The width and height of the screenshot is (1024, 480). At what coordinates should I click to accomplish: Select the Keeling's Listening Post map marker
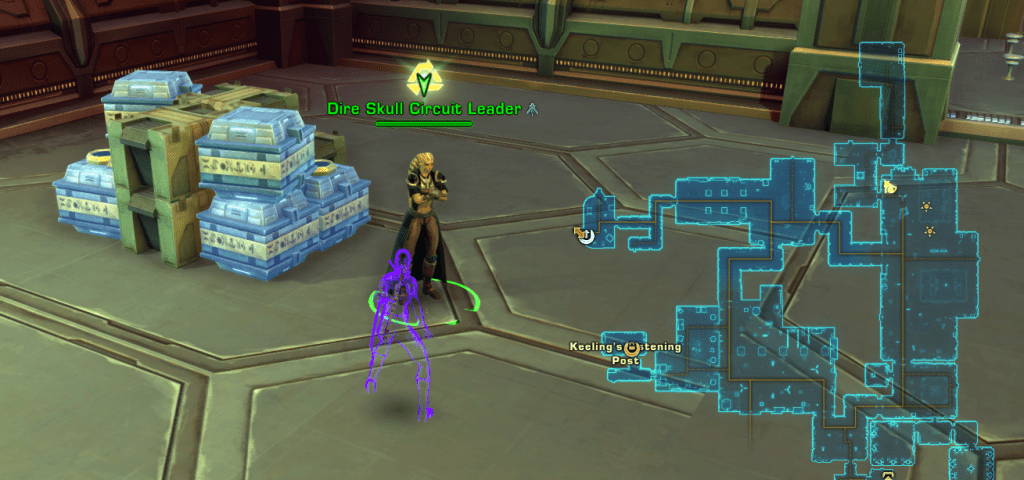click(631, 348)
